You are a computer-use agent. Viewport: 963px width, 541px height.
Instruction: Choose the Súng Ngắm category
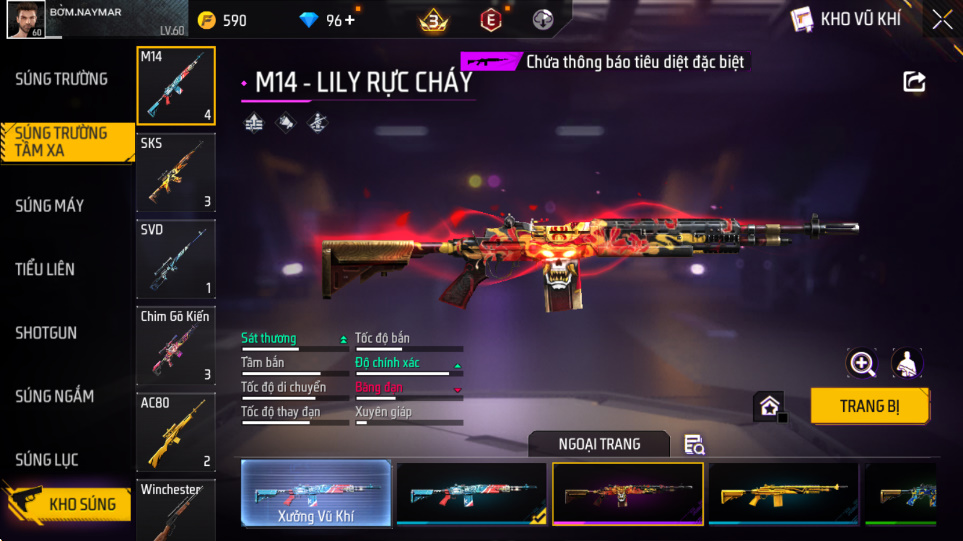point(54,397)
